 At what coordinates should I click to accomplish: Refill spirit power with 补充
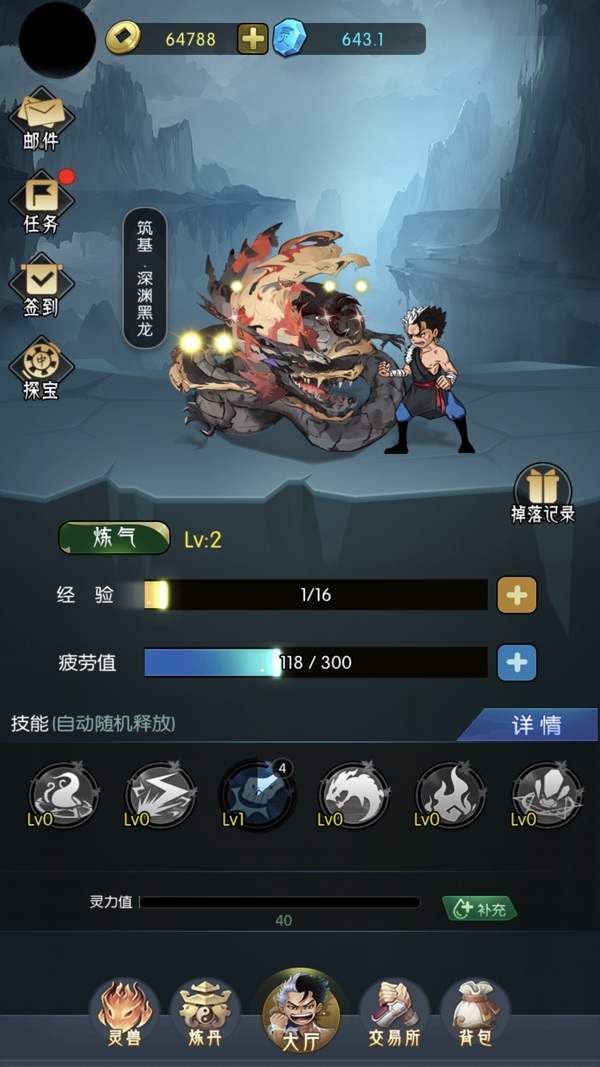tap(481, 909)
